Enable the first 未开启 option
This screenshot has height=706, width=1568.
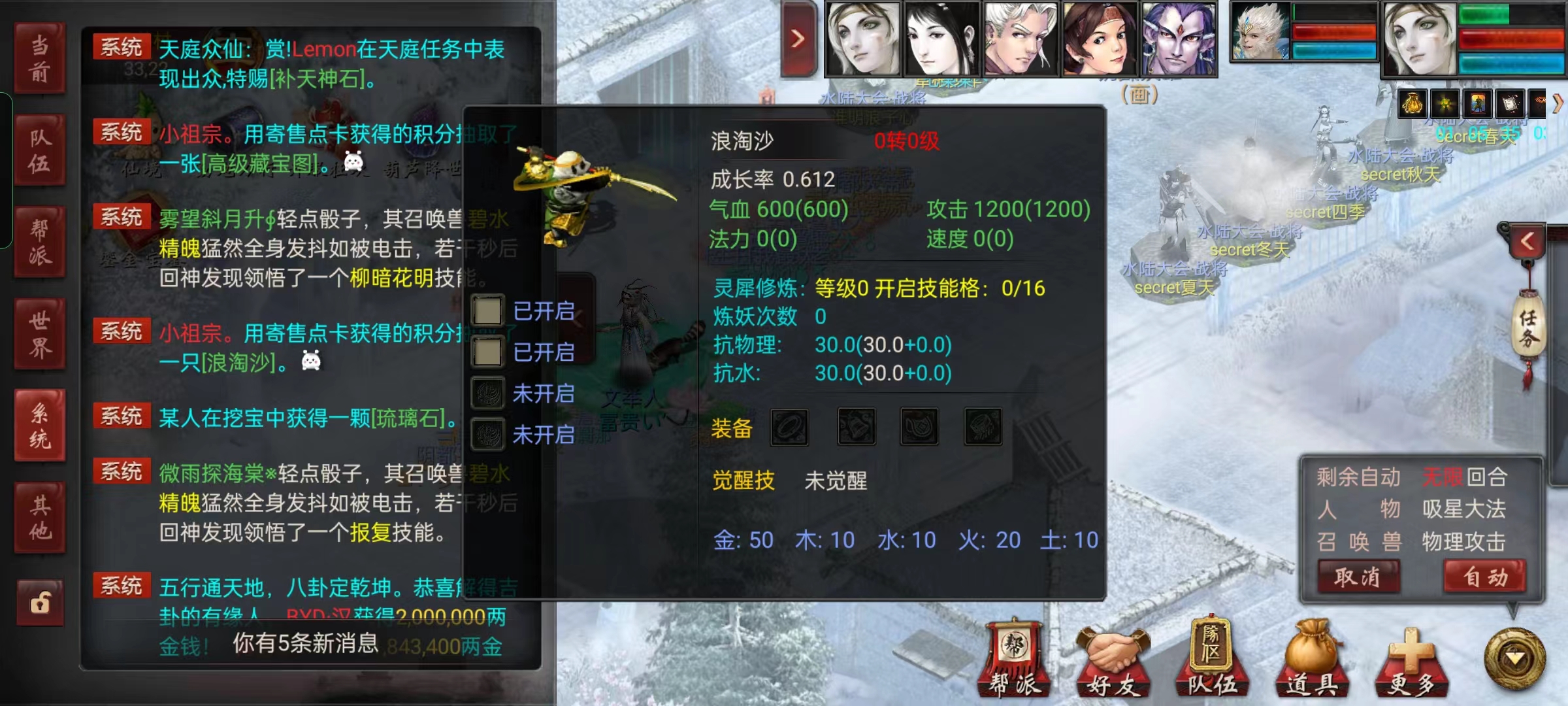pyautogui.click(x=487, y=393)
